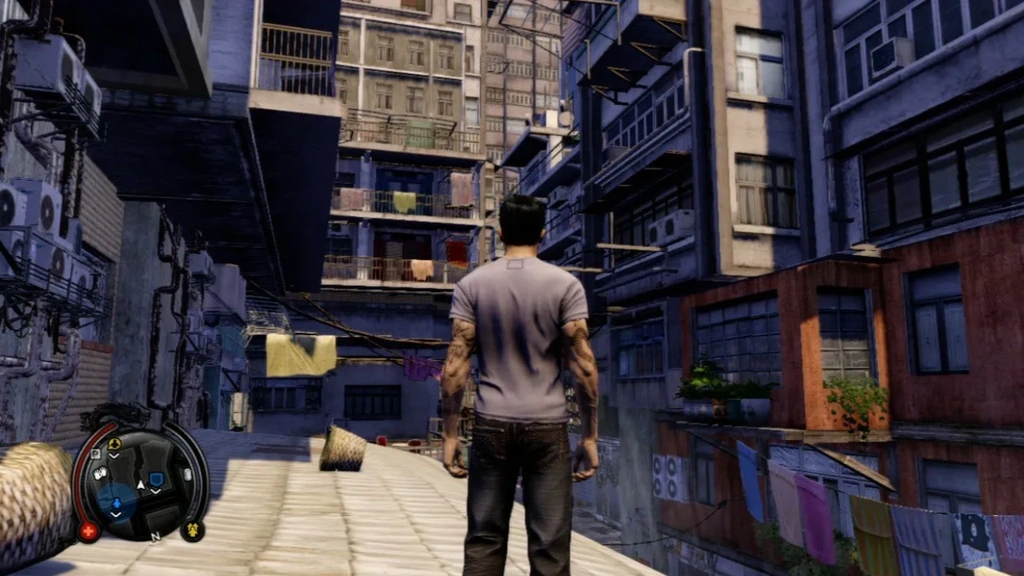Click the blue shield marker on the minimap

(156, 479)
